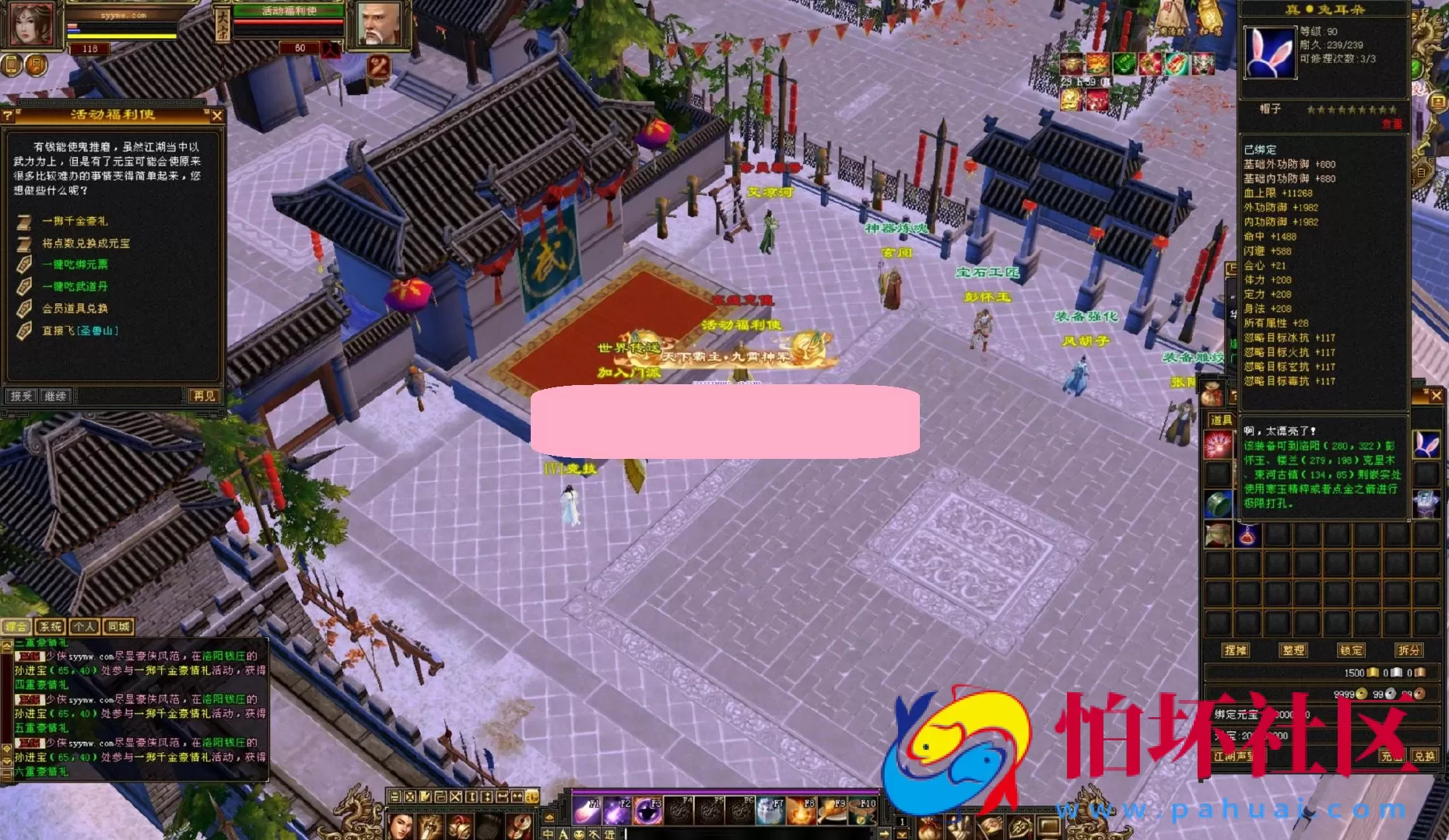Click the rabbit-ear hat item thumbnail

pyautogui.click(x=1427, y=445)
